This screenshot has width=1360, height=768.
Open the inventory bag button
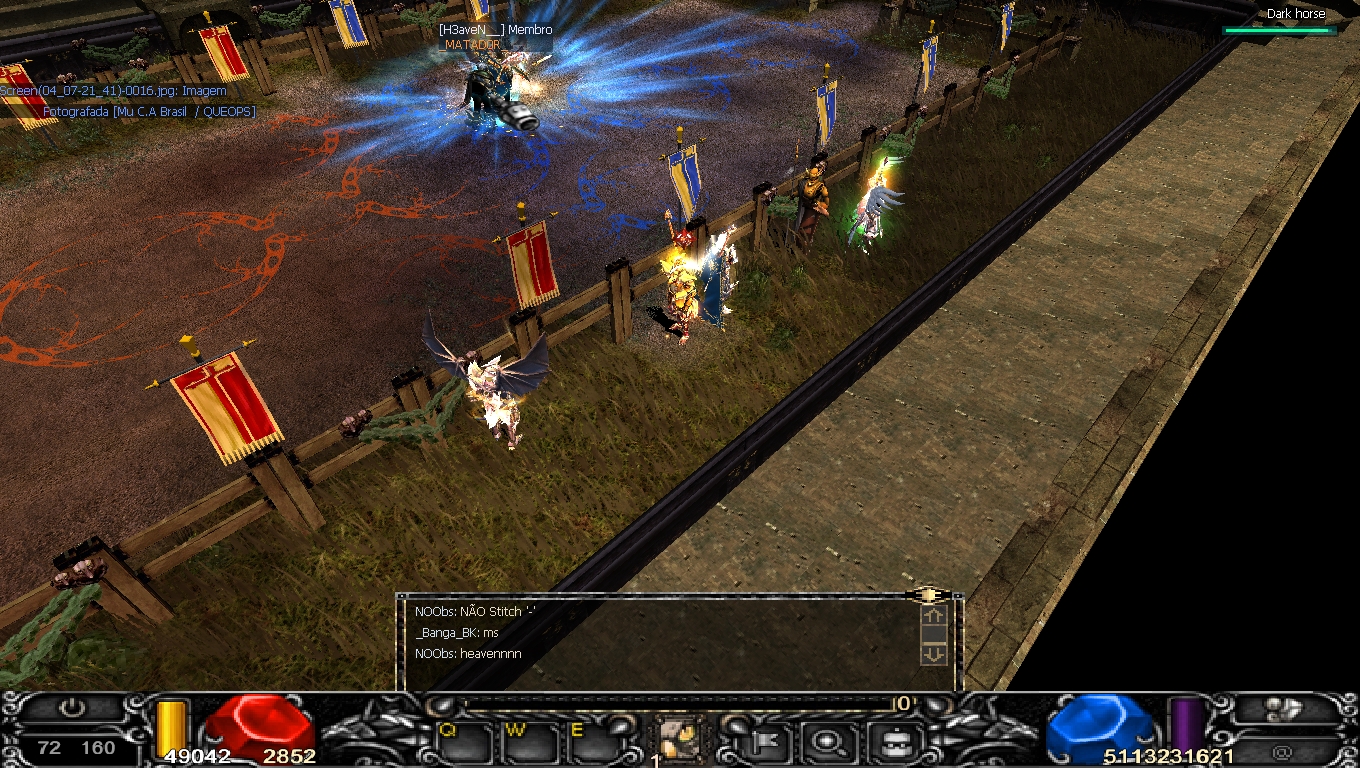click(889, 742)
